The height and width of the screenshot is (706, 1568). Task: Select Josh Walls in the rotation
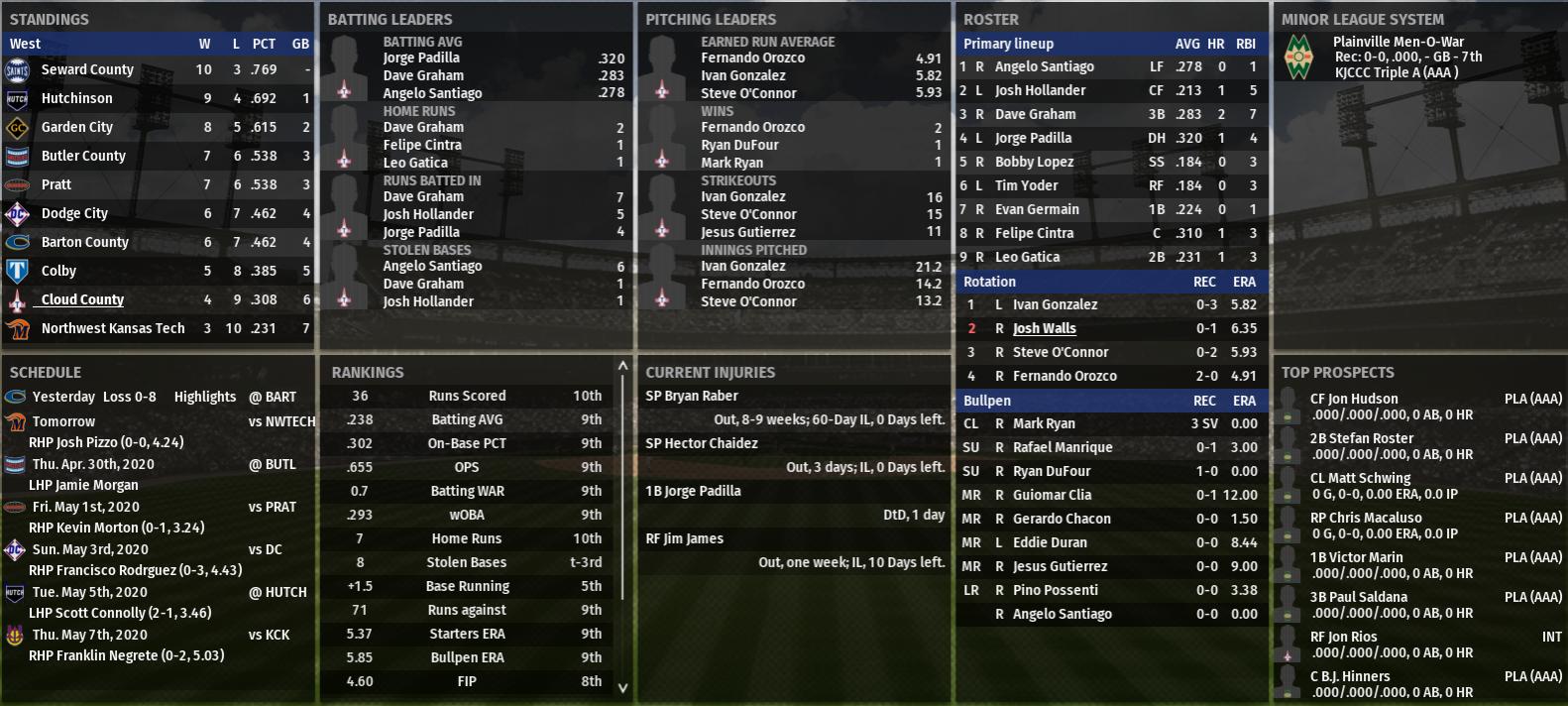[1044, 328]
